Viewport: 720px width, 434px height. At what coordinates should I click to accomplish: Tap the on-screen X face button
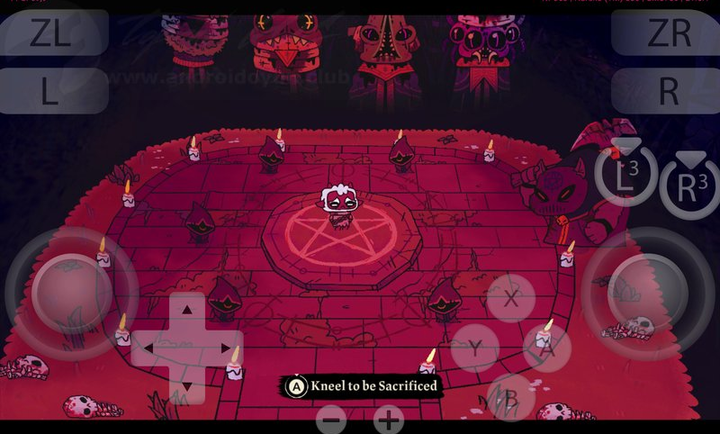click(x=511, y=298)
